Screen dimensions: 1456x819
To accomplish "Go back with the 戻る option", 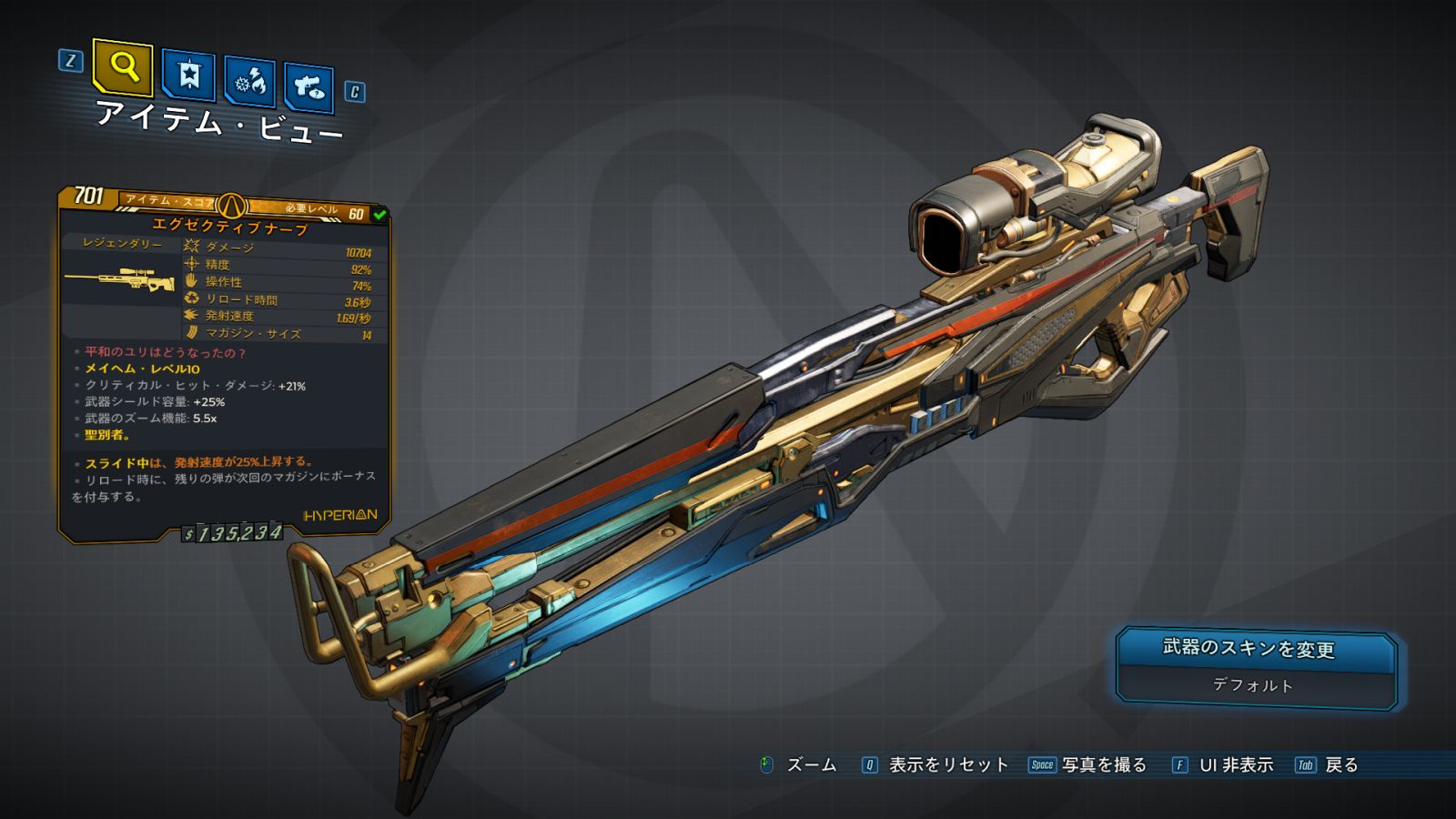I will 1340,765.
